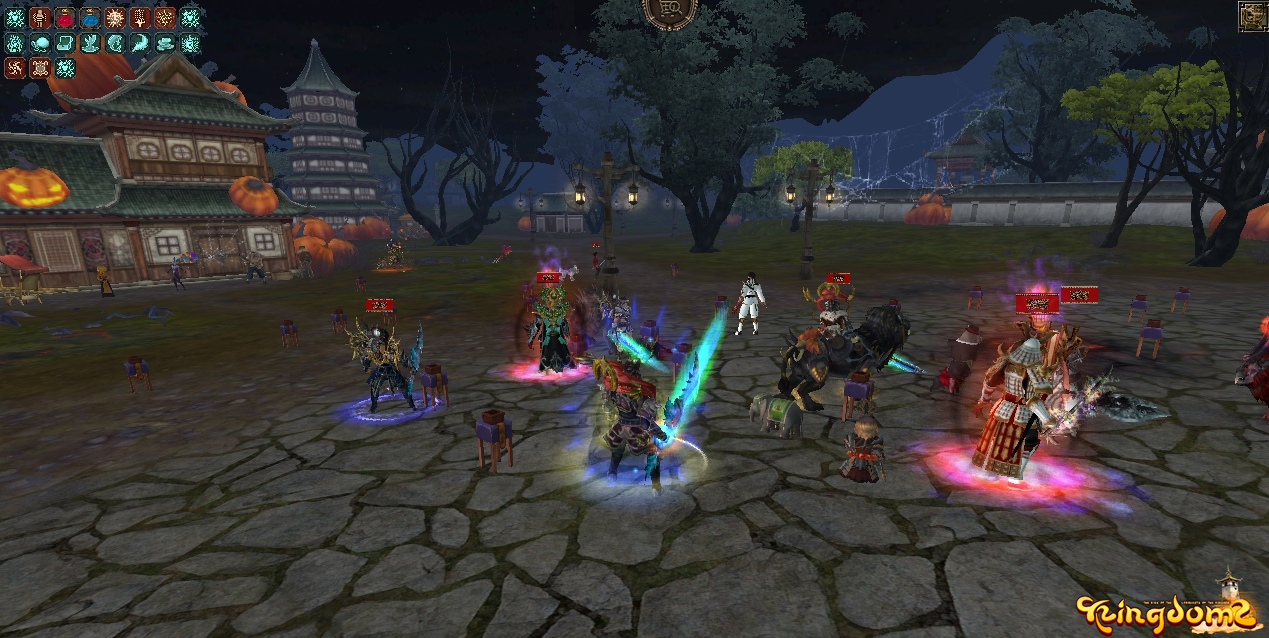Open the map icon in the corner

click(x=1253, y=15)
